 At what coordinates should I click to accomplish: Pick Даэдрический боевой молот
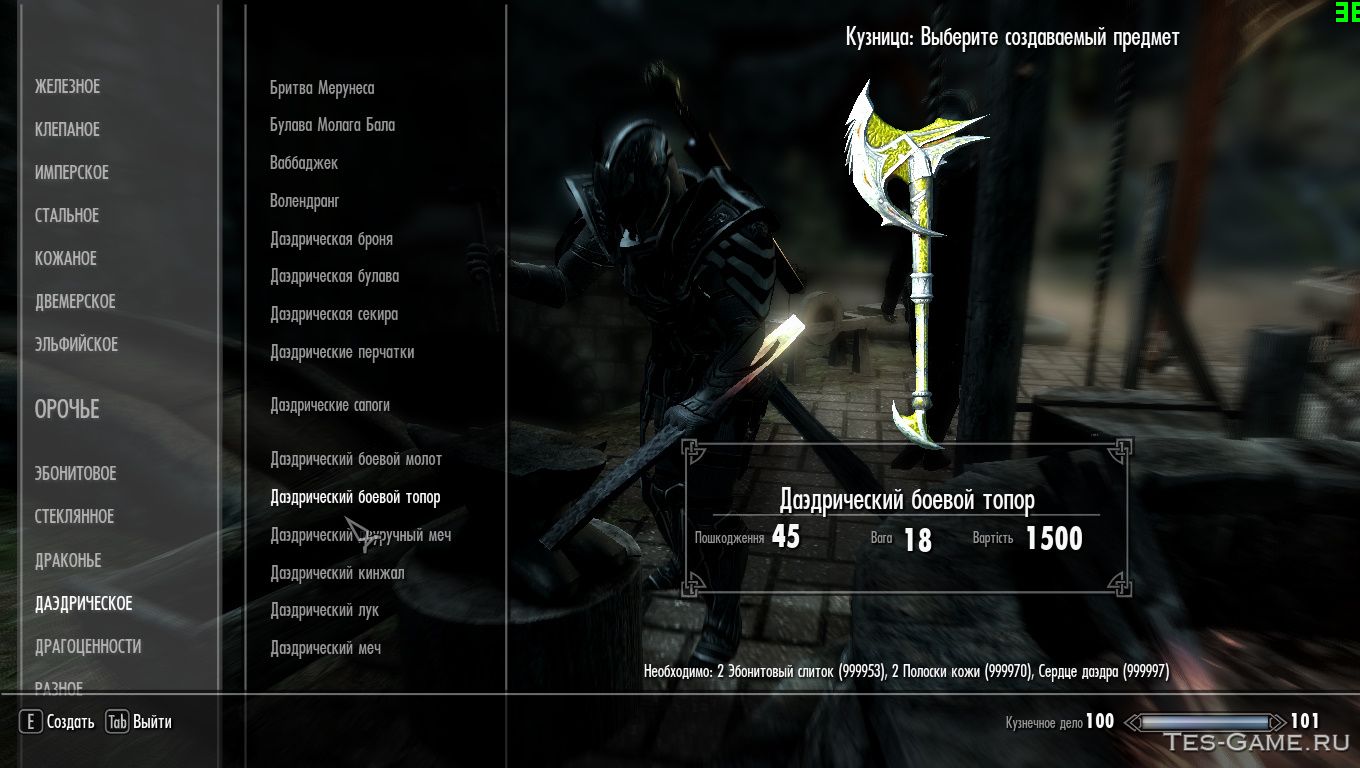(x=356, y=459)
